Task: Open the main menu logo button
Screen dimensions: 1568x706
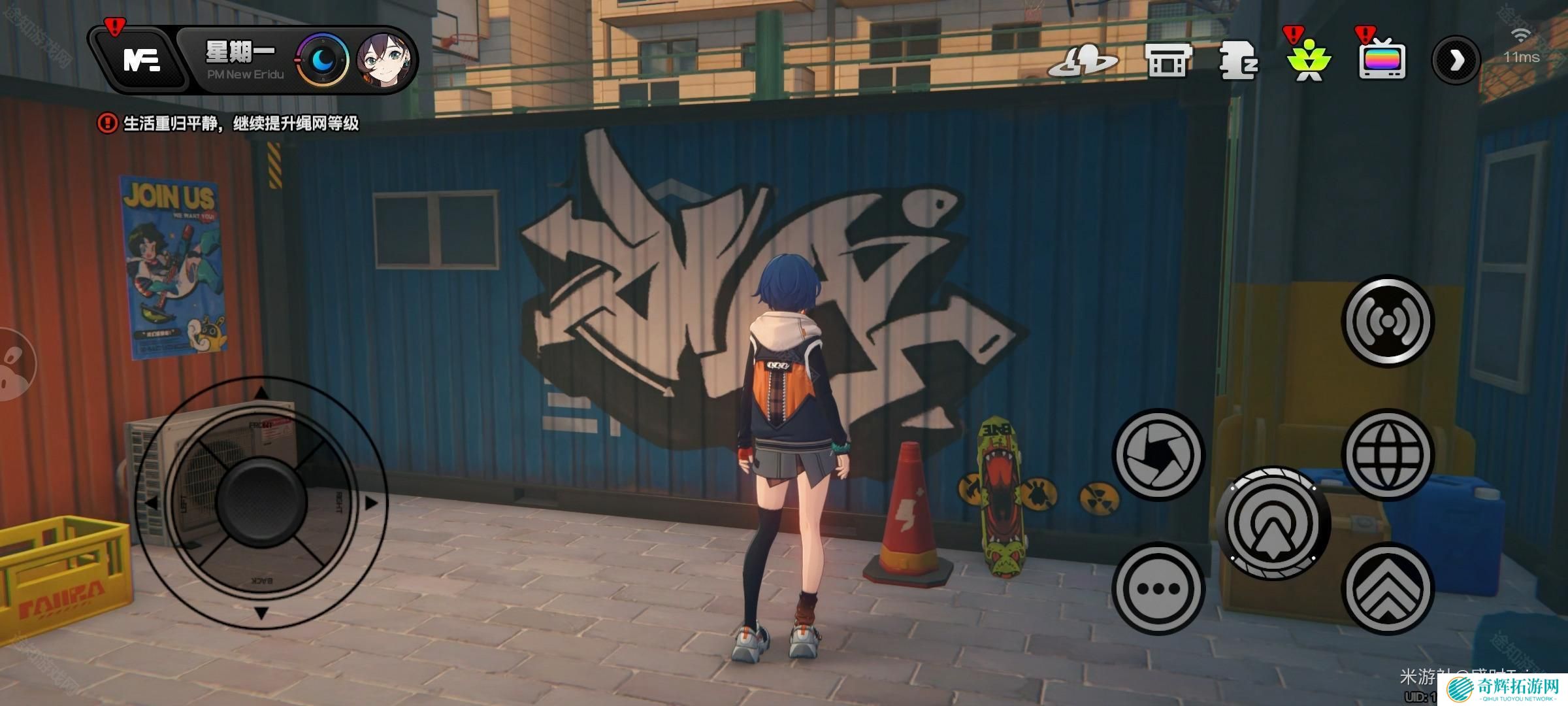Action: click(141, 61)
